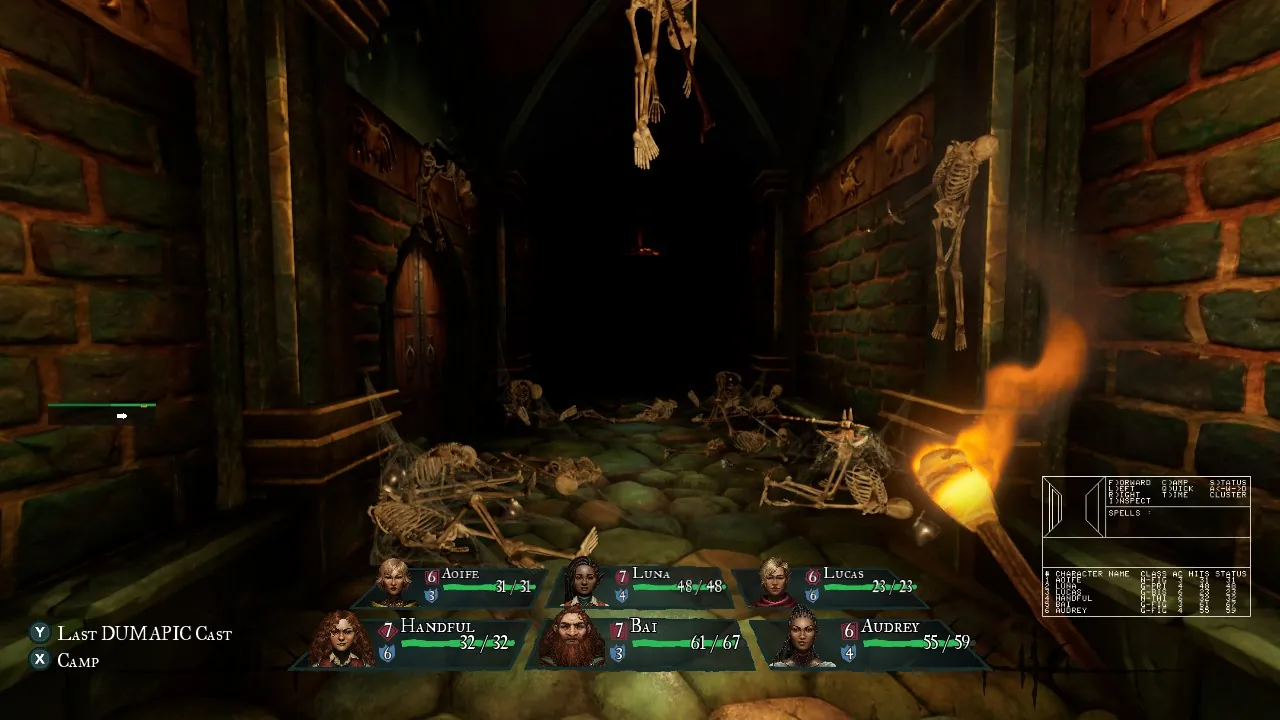Select INSPECT in the command menu

pos(1128,500)
